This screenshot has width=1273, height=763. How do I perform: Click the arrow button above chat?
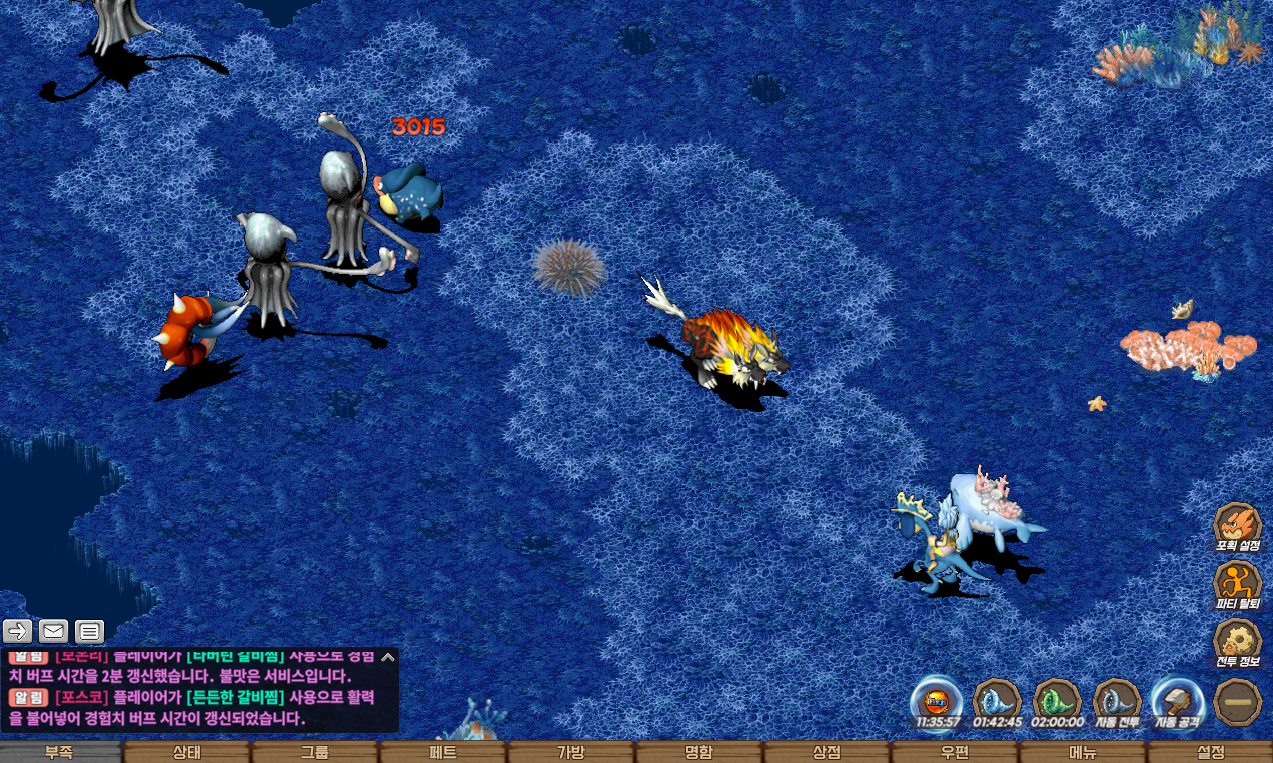18,631
